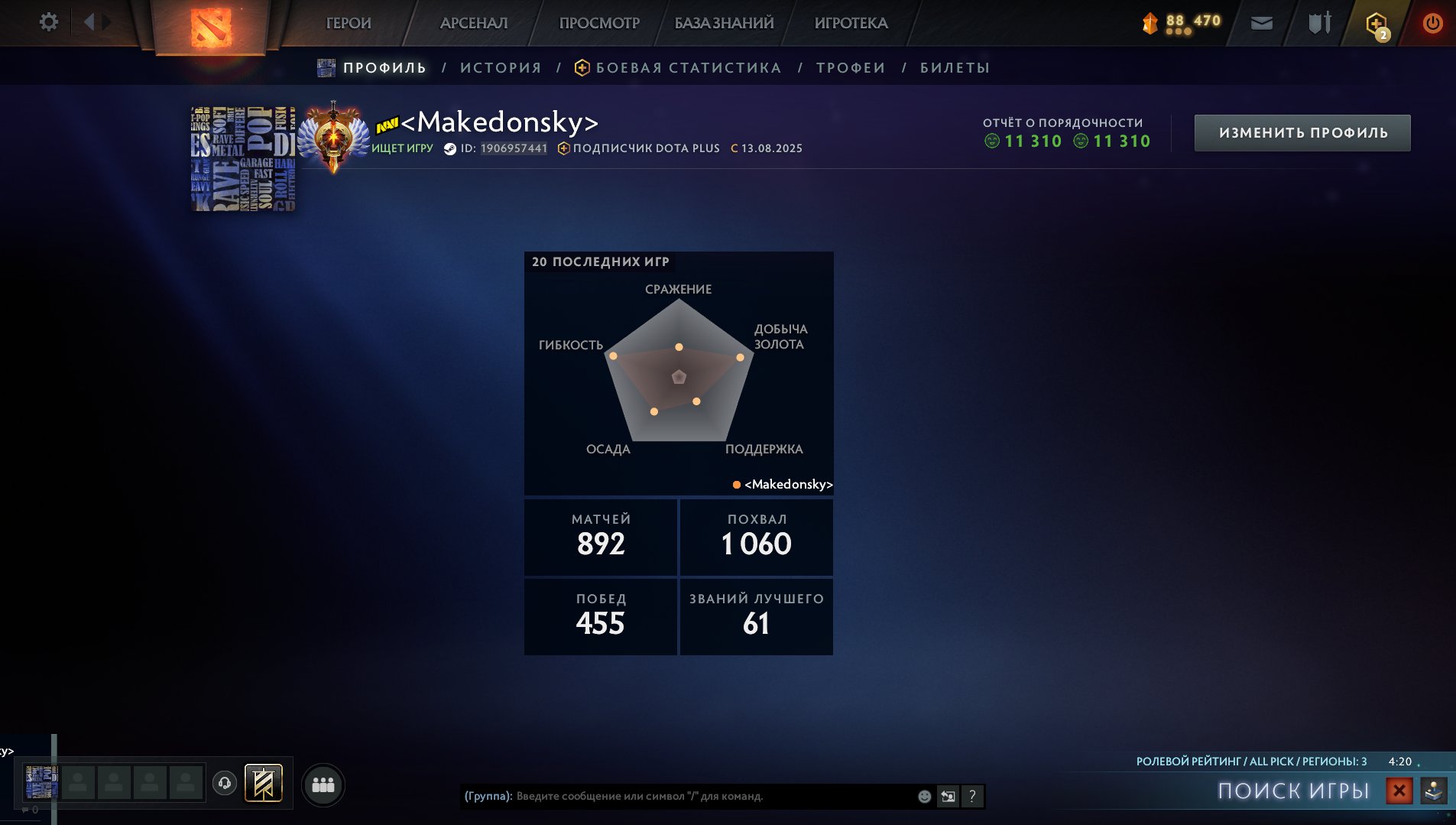Open the social friends list icon
The image size is (1456, 825).
tap(323, 784)
